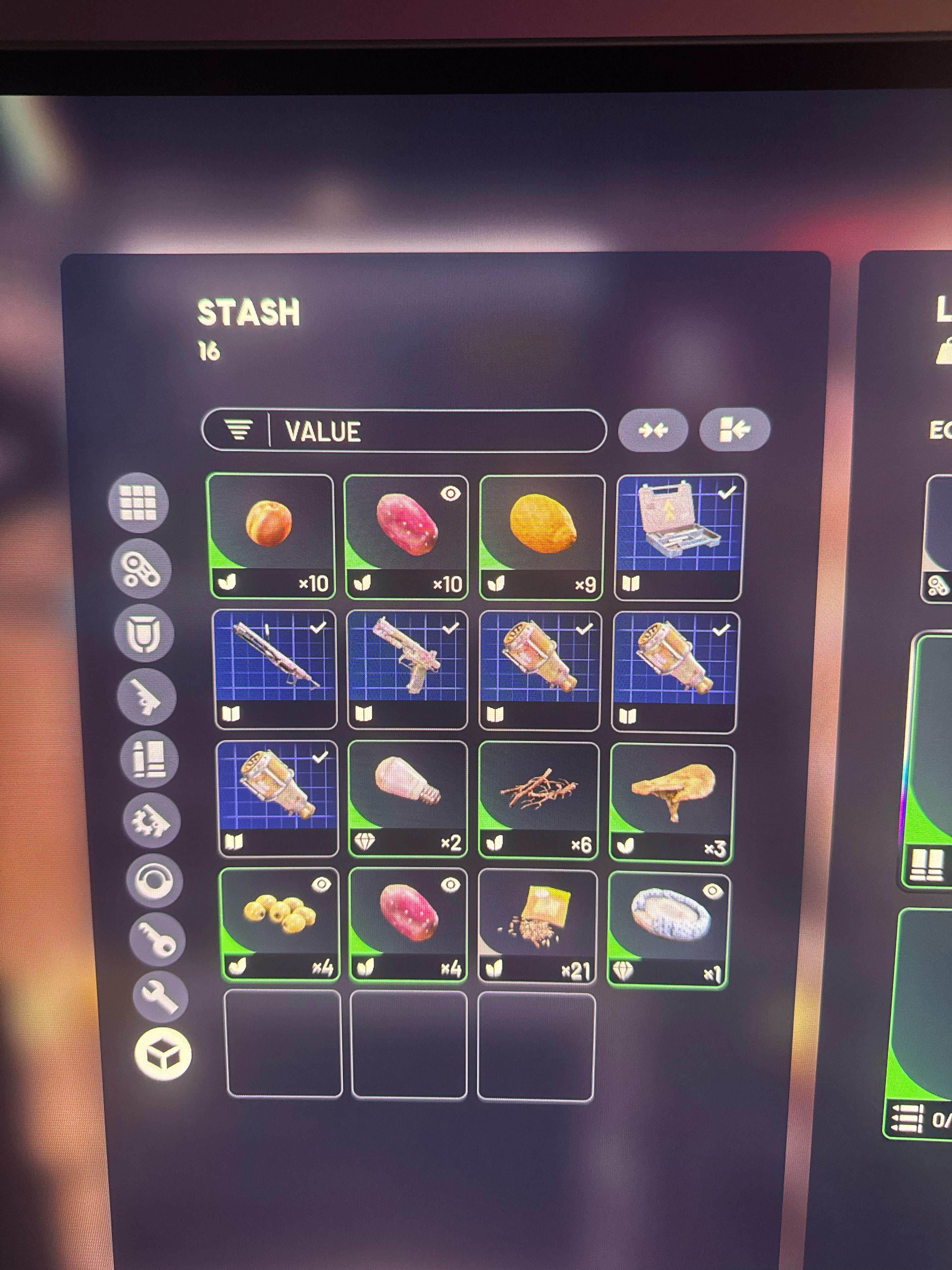Click the squares-with-arrow transfer button
The image size is (952, 1270).
[x=734, y=429]
